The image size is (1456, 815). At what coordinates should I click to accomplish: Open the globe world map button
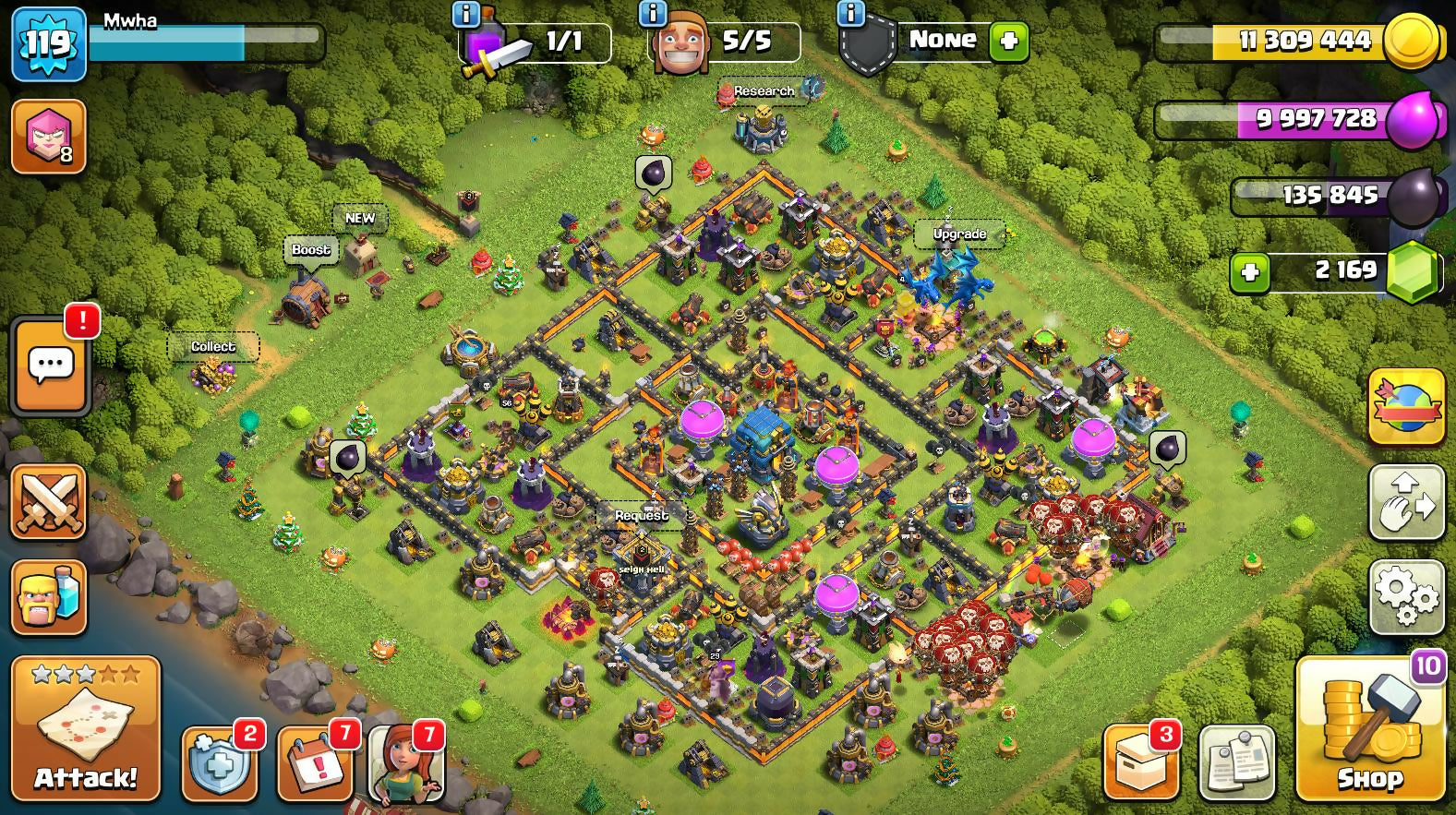[x=1406, y=406]
